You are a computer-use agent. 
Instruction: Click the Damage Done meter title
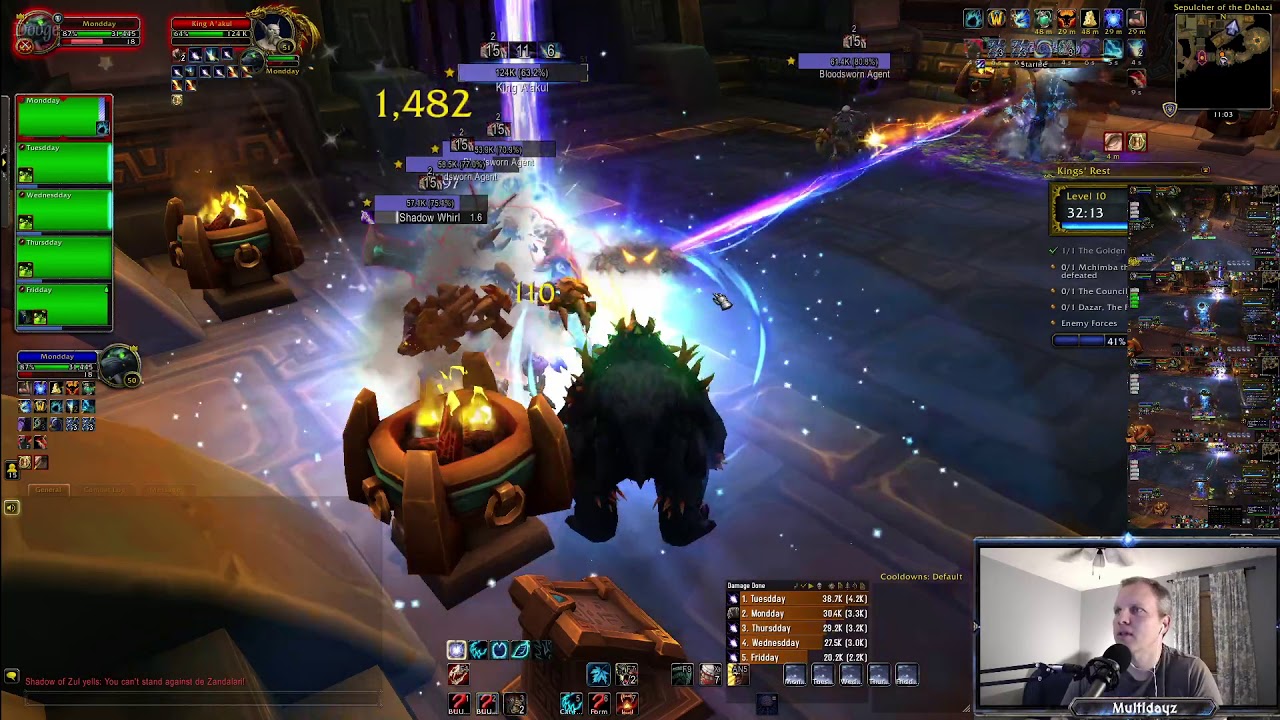[746, 585]
